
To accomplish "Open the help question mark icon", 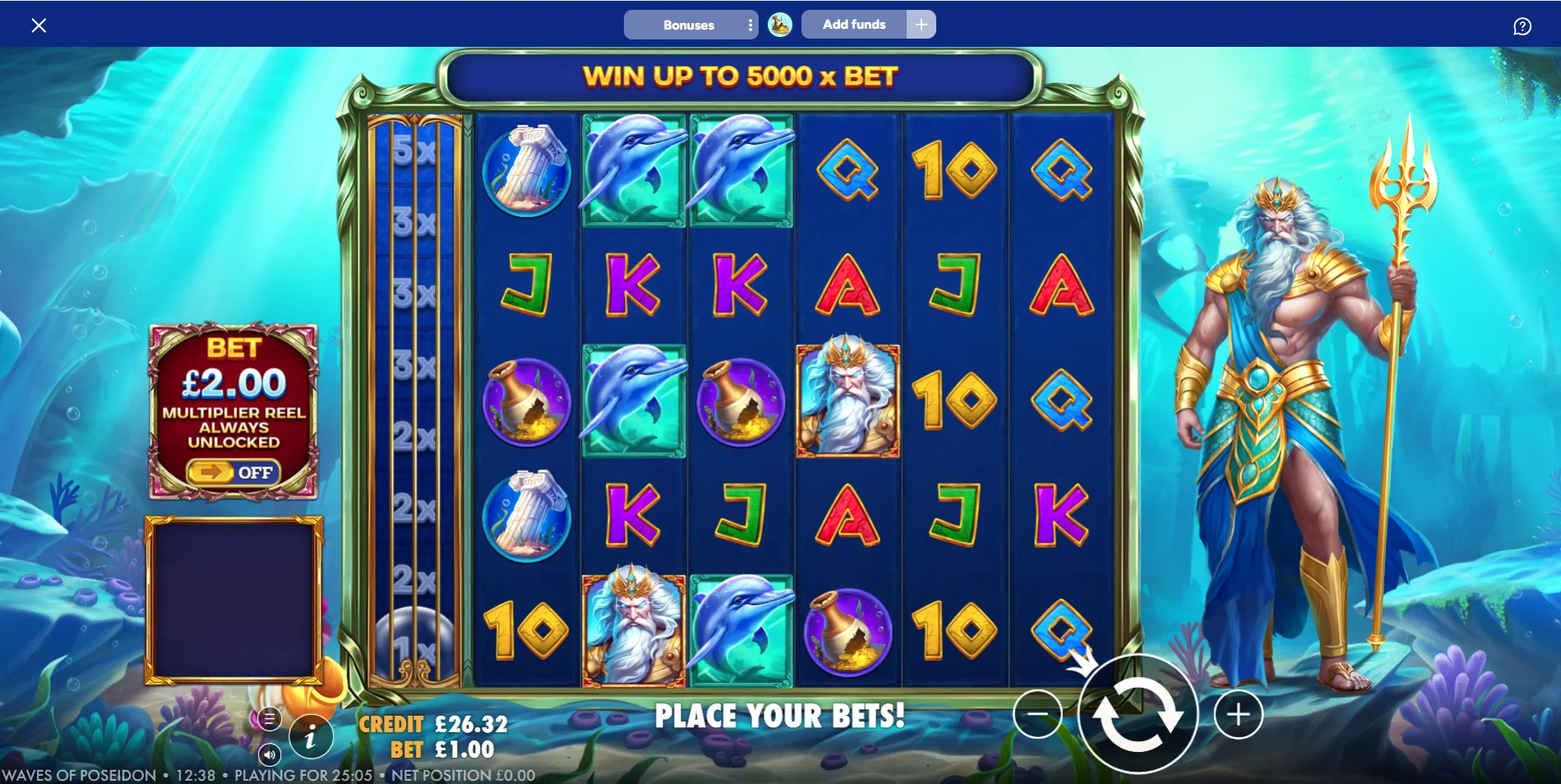I will [x=1522, y=26].
